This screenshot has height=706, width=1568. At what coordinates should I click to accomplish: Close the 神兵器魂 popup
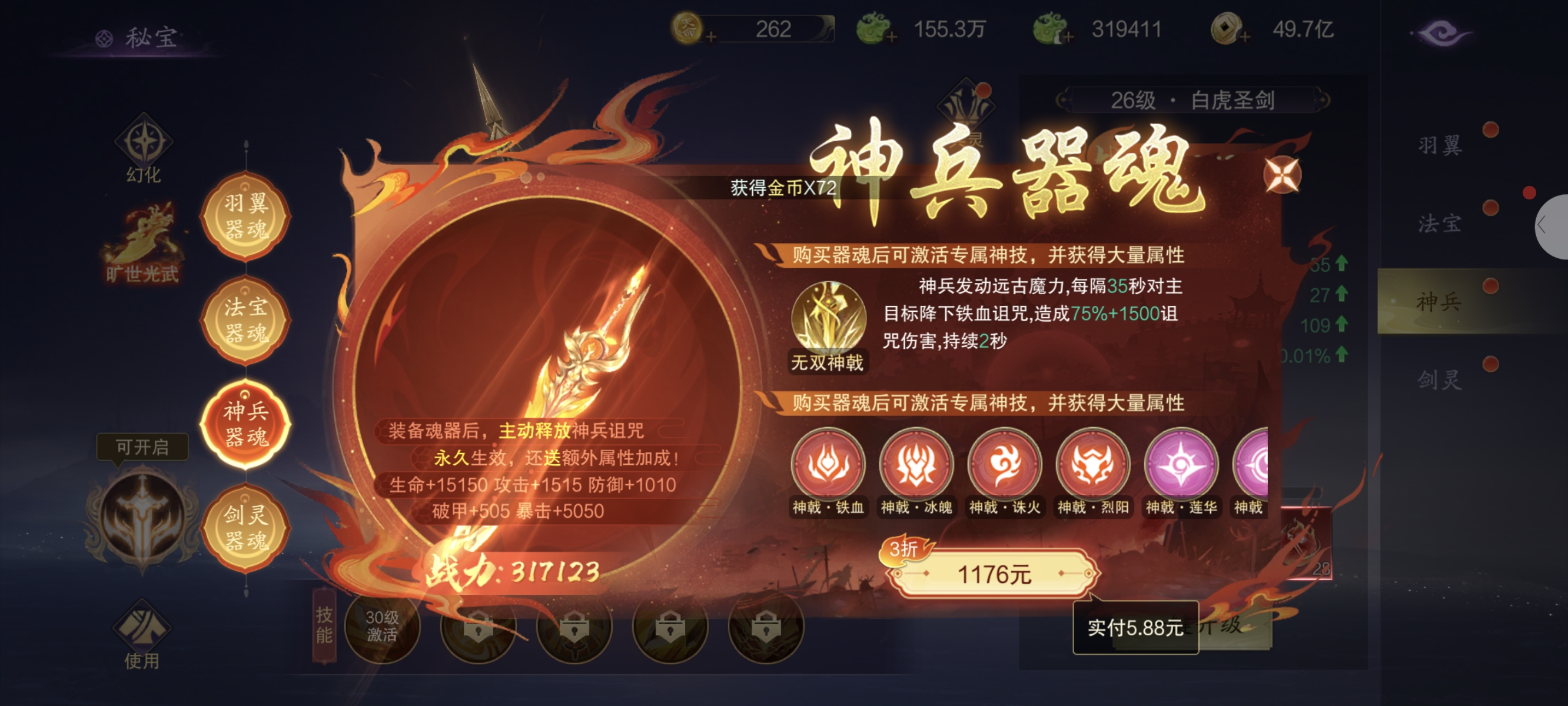point(1281,176)
